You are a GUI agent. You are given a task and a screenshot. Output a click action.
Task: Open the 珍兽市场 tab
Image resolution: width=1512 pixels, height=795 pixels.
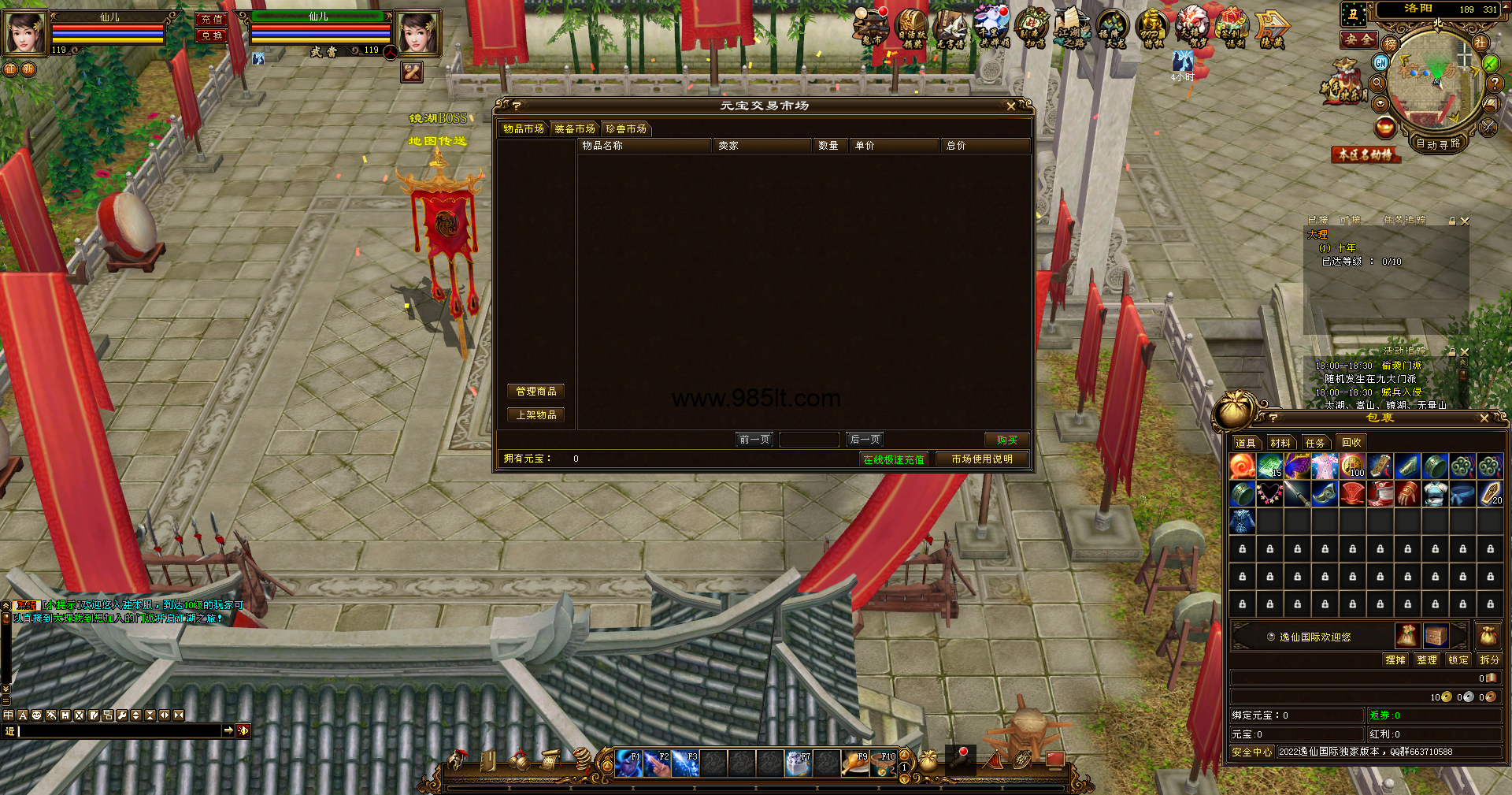[x=626, y=129]
